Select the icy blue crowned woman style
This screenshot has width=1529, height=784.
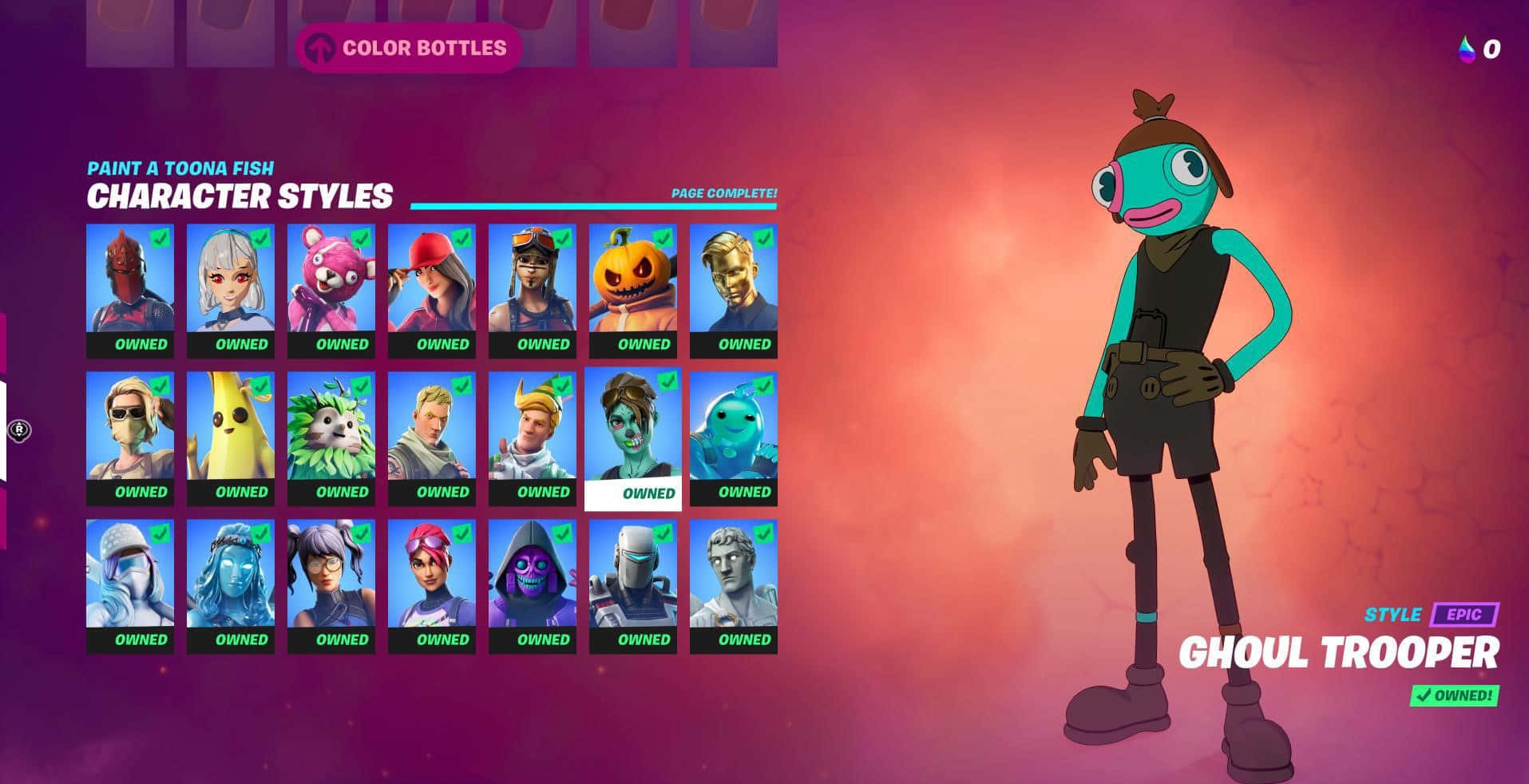[231, 586]
